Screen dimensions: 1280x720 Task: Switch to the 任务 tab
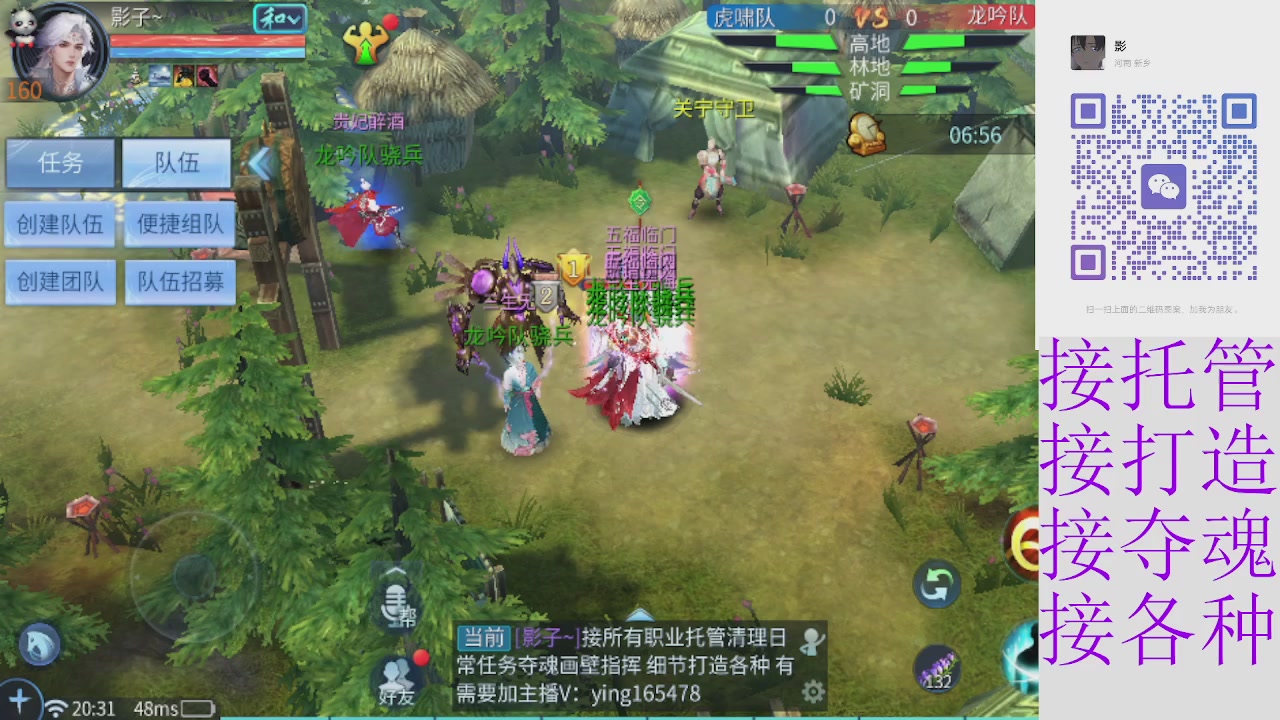62,164
